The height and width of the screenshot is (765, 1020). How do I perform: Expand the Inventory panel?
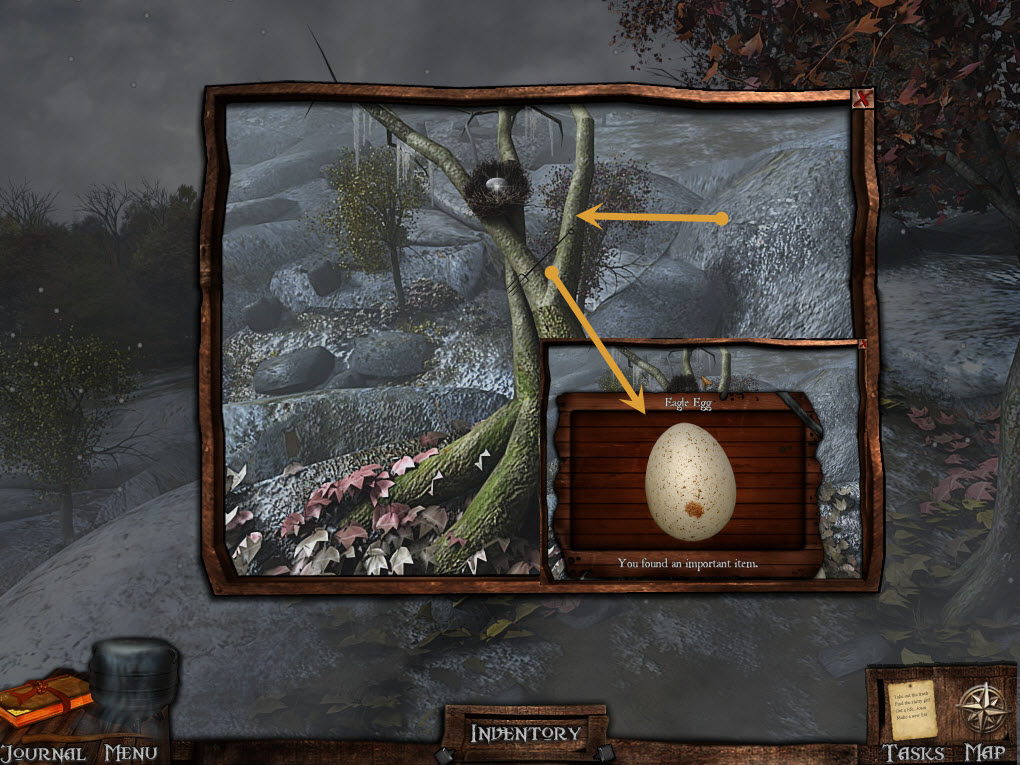[526, 733]
